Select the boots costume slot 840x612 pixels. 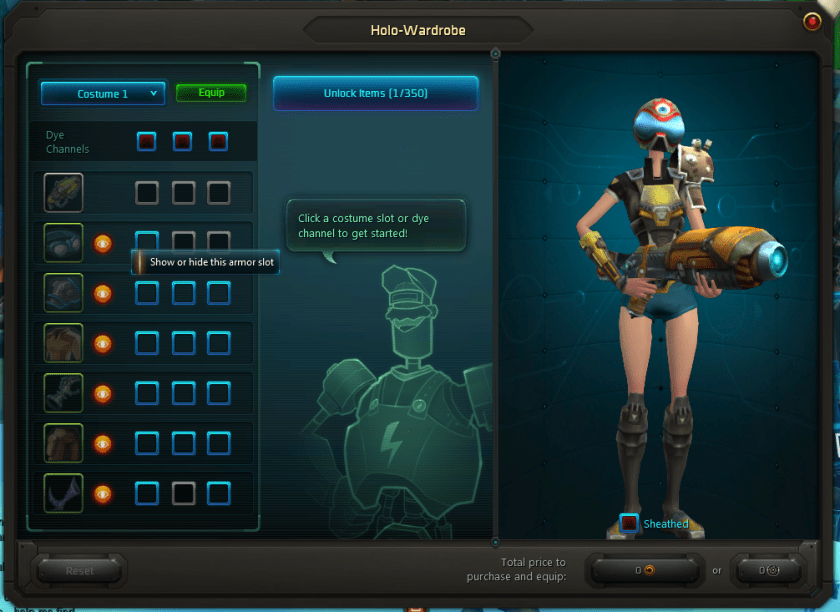pos(63,493)
